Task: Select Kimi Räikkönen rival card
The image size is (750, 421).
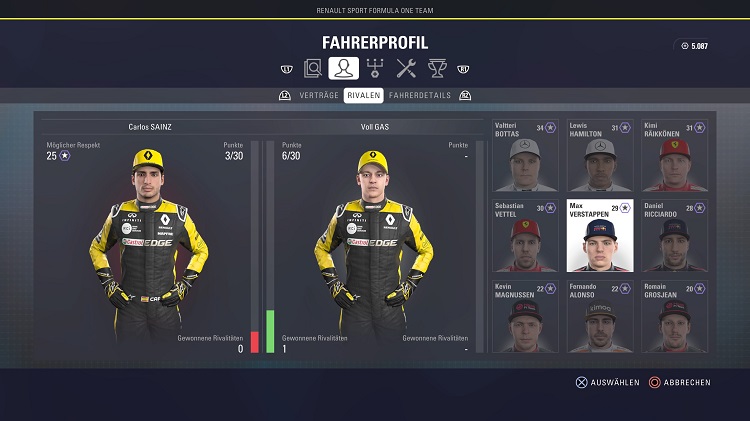Action: pos(675,156)
